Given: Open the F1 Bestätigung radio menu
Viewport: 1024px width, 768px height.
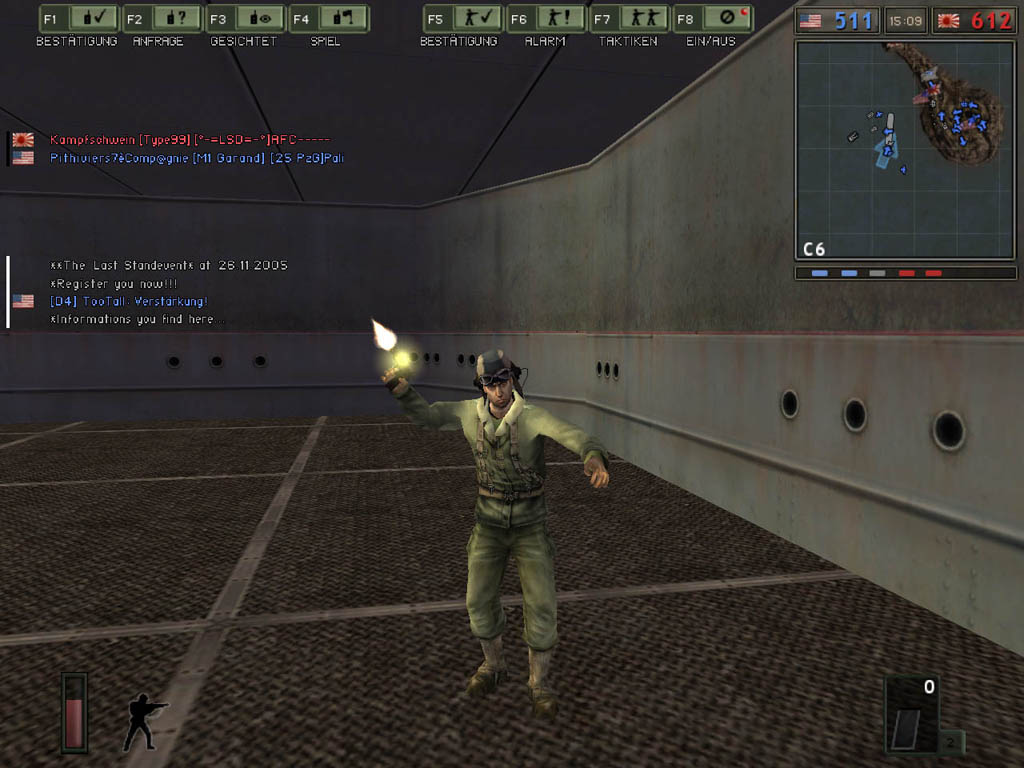Looking at the screenshot, I should pos(78,19).
